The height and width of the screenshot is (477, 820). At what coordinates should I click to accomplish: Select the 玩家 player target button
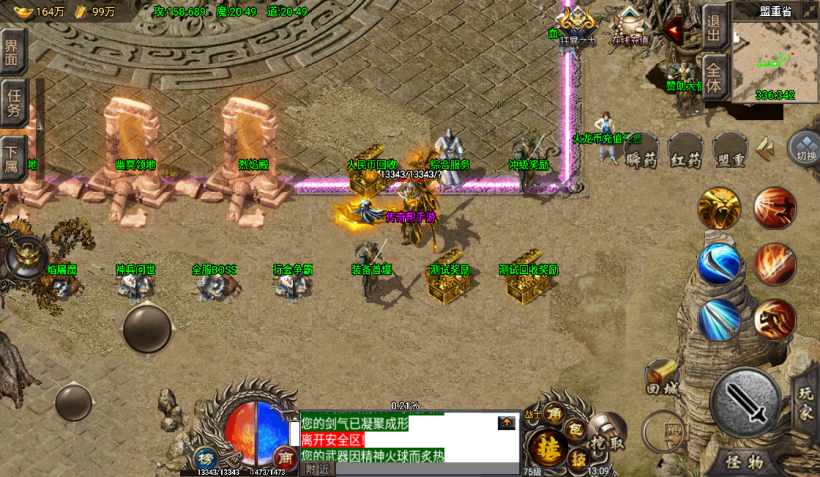click(x=806, y=397)
